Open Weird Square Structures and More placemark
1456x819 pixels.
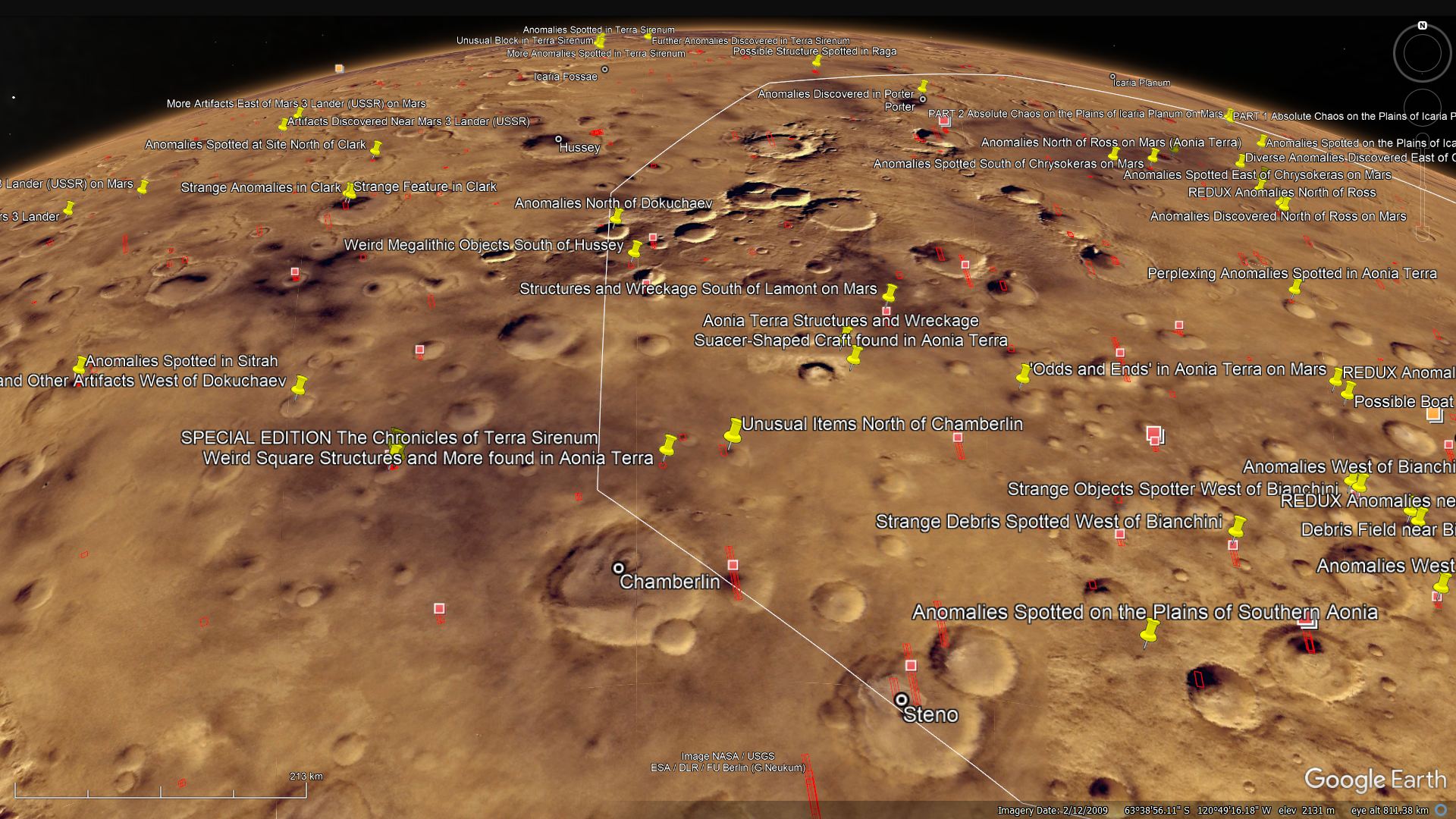(667, 445)
